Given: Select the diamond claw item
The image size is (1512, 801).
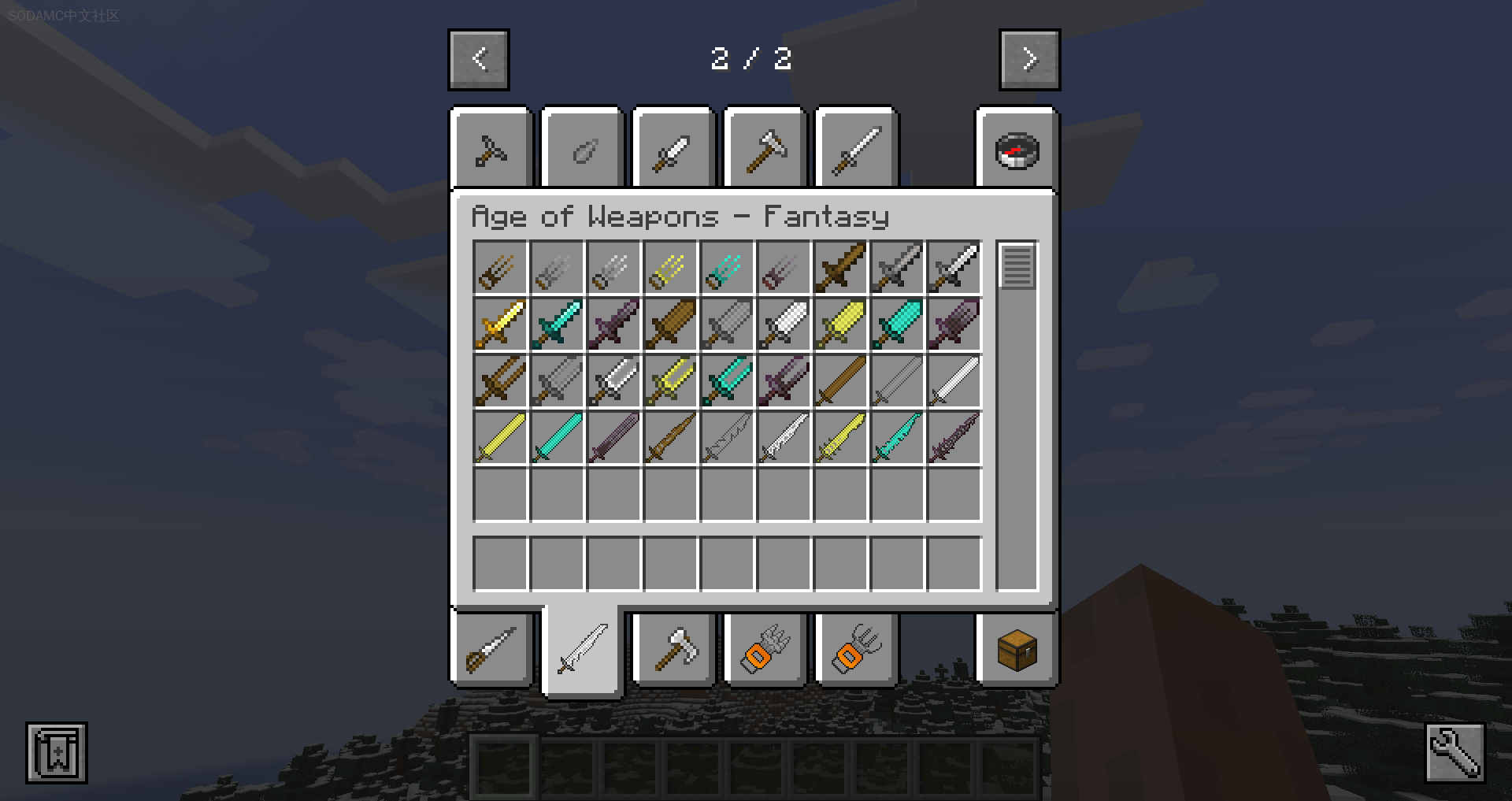Looking at the screenshot, I should [727, 269].
